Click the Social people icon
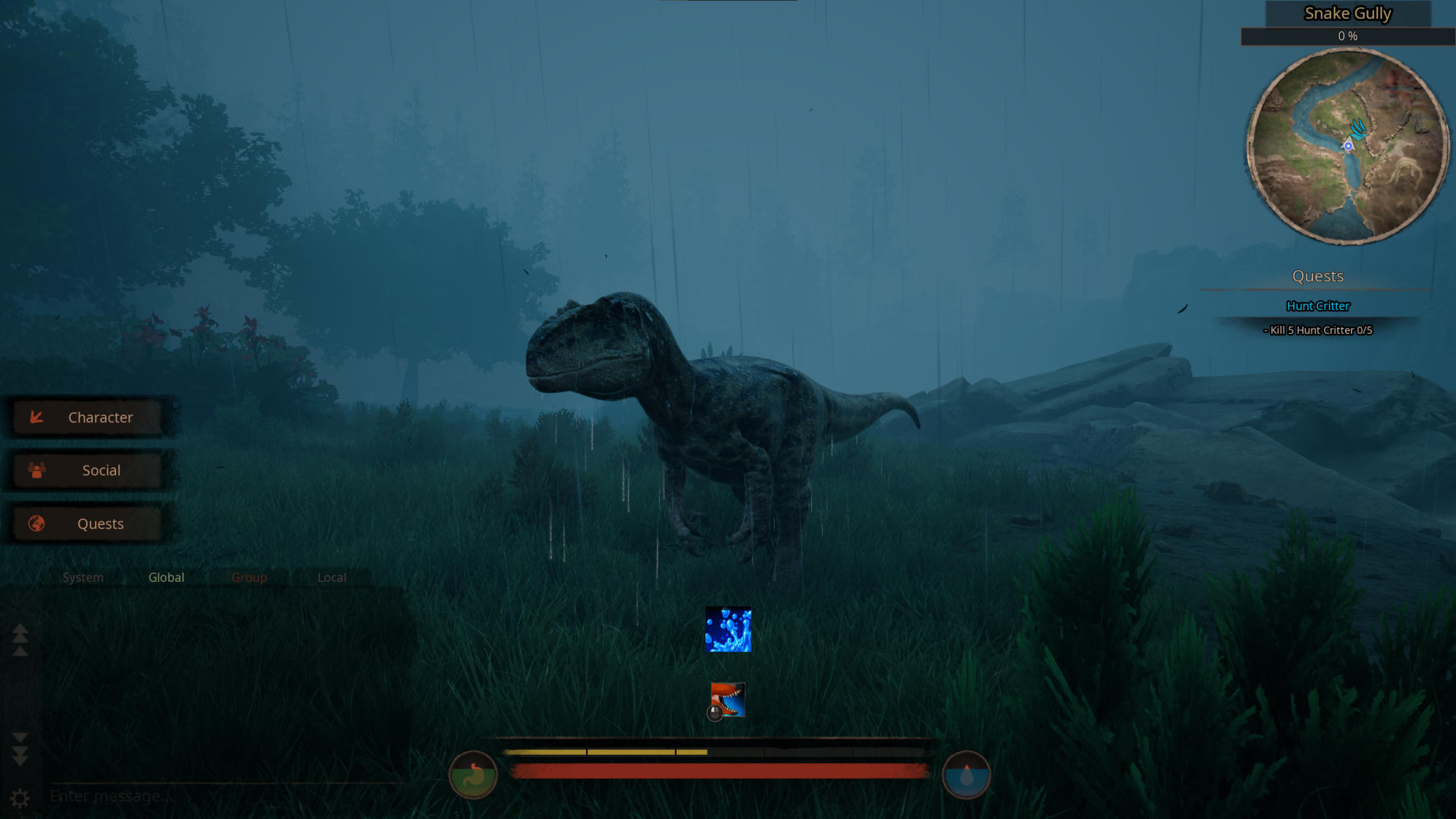Viewport: 1456px width, 819px height. tap(37, 470)
